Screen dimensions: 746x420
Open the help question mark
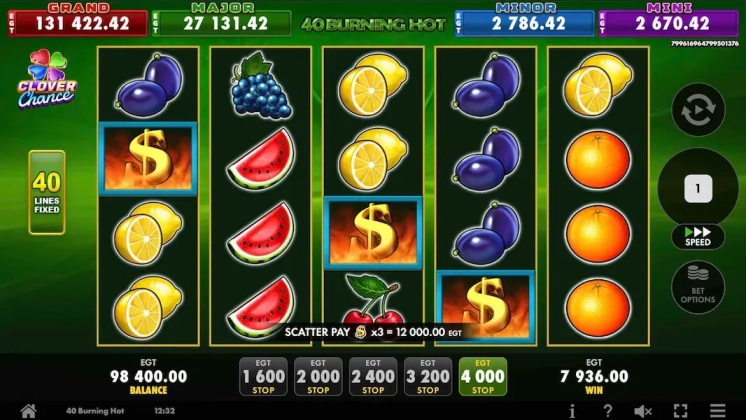point(607,410)
